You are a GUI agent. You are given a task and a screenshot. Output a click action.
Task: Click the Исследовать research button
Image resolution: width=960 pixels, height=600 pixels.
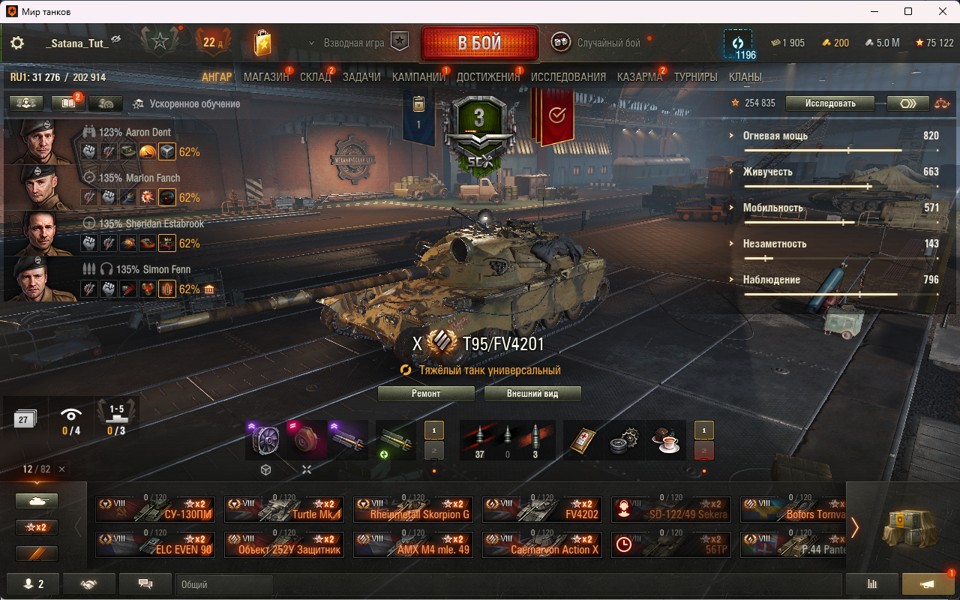(x=829, y=103)
